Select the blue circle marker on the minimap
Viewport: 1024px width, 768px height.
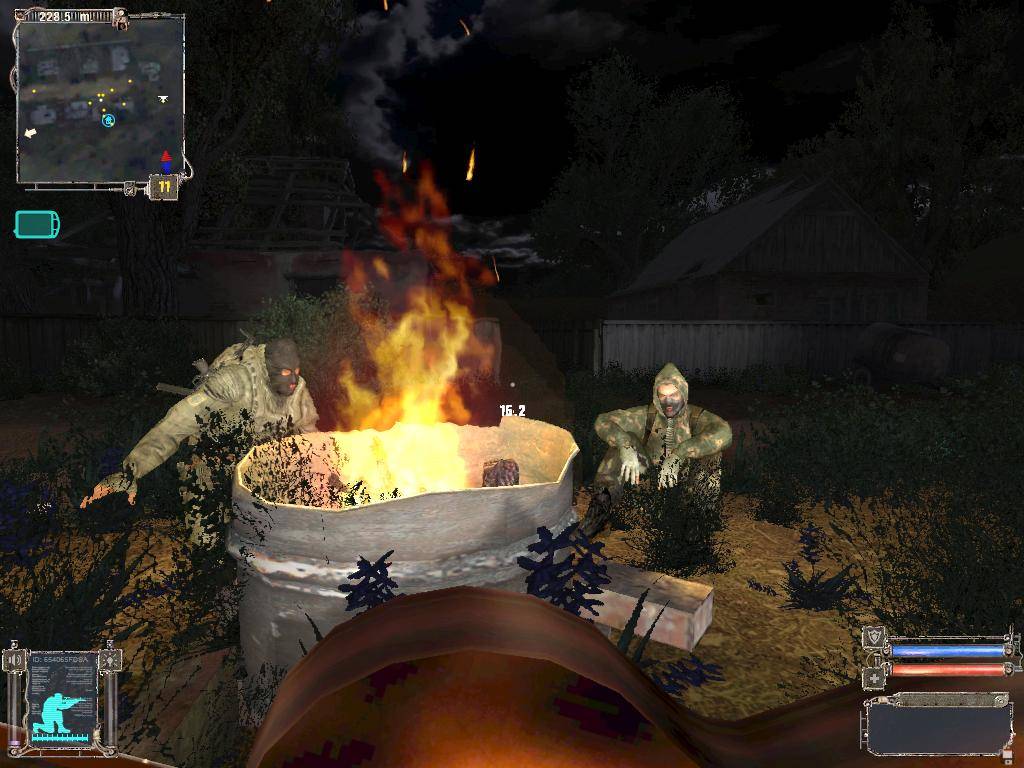coord(108,121)
